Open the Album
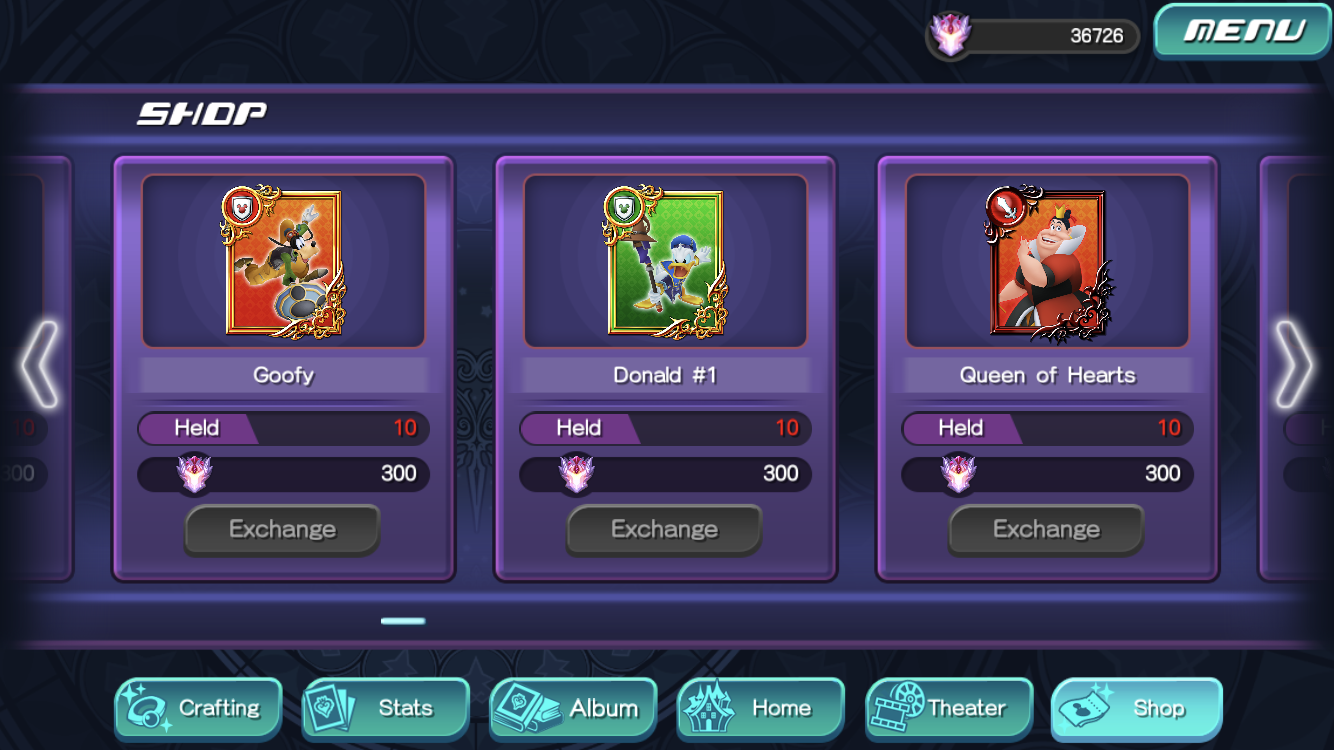The height and width of the screenshot is (750, 1334). [x=574, y=708]
